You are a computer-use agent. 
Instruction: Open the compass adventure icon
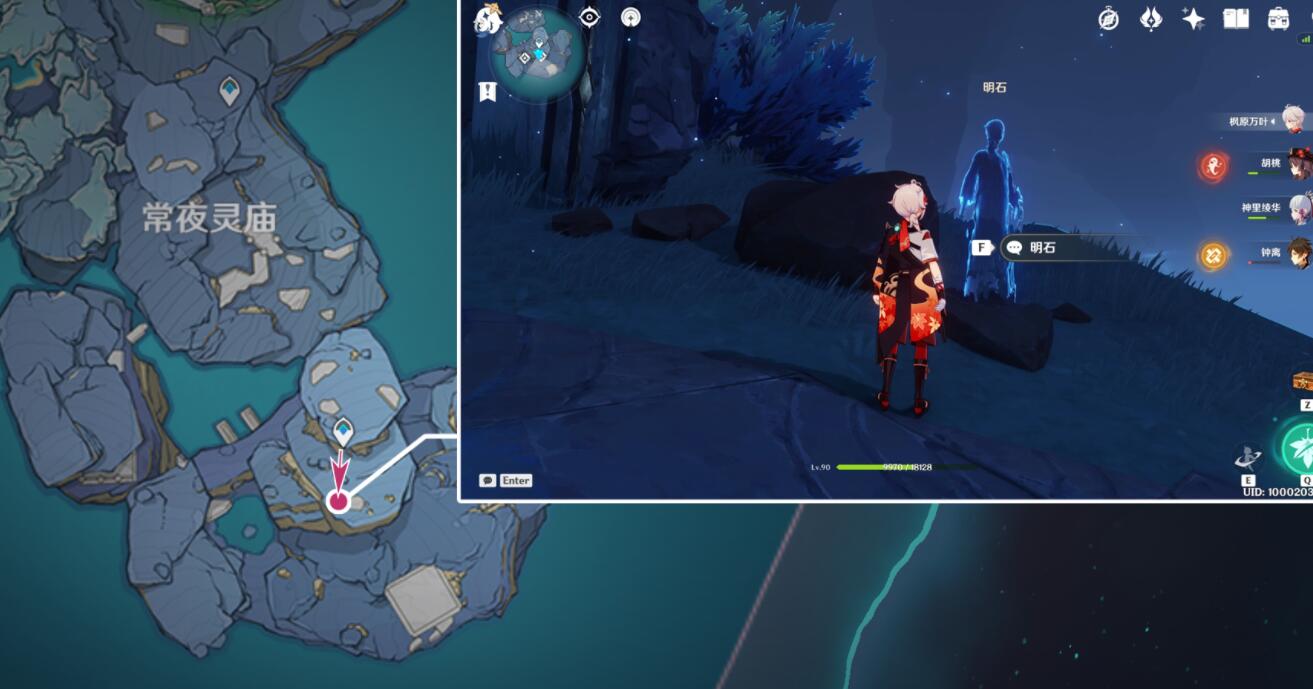click(x=1108, y=18)
